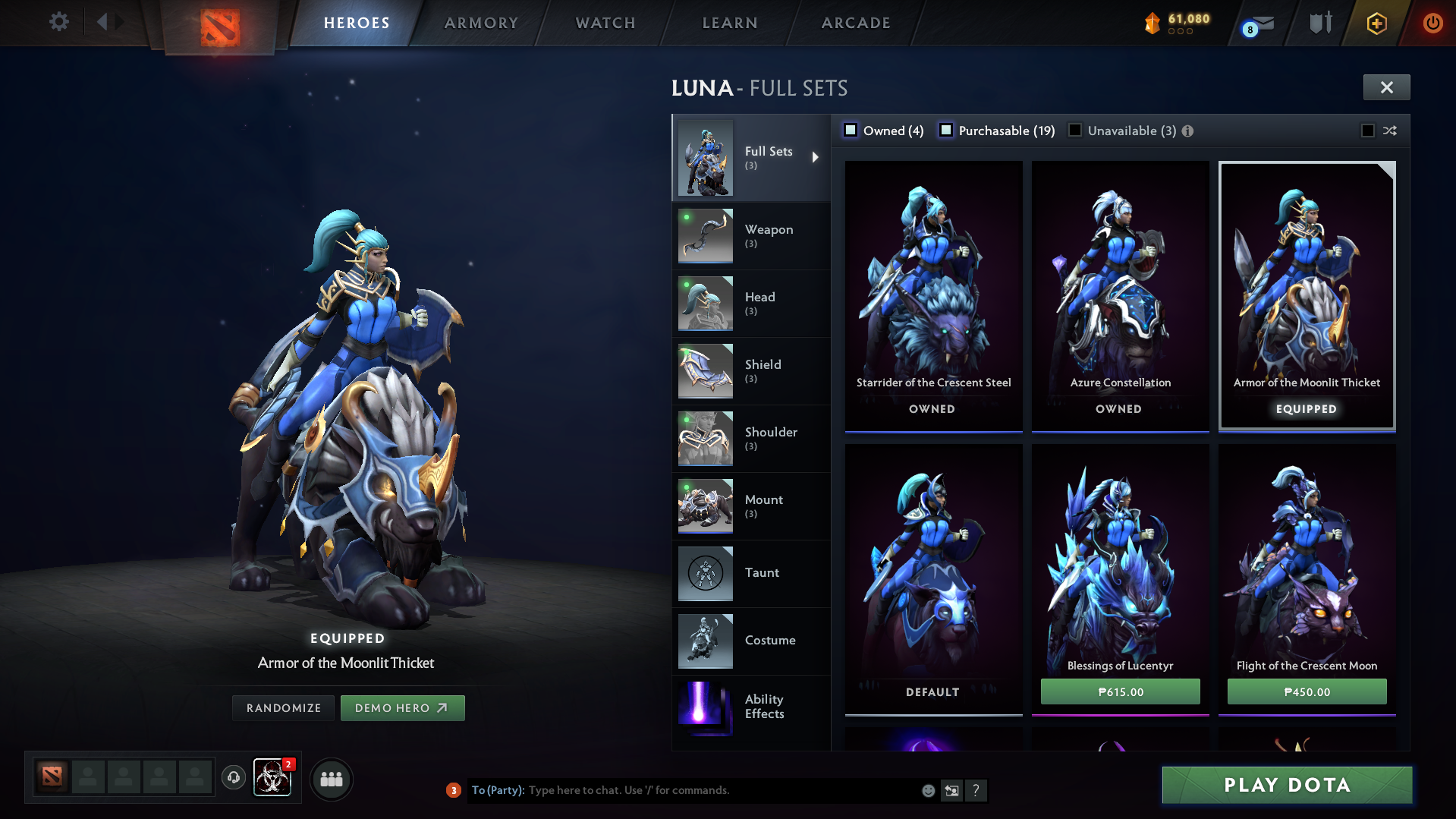1456x819 pixels.
Task: Select the Mount category icon
Action: point(704,506)
